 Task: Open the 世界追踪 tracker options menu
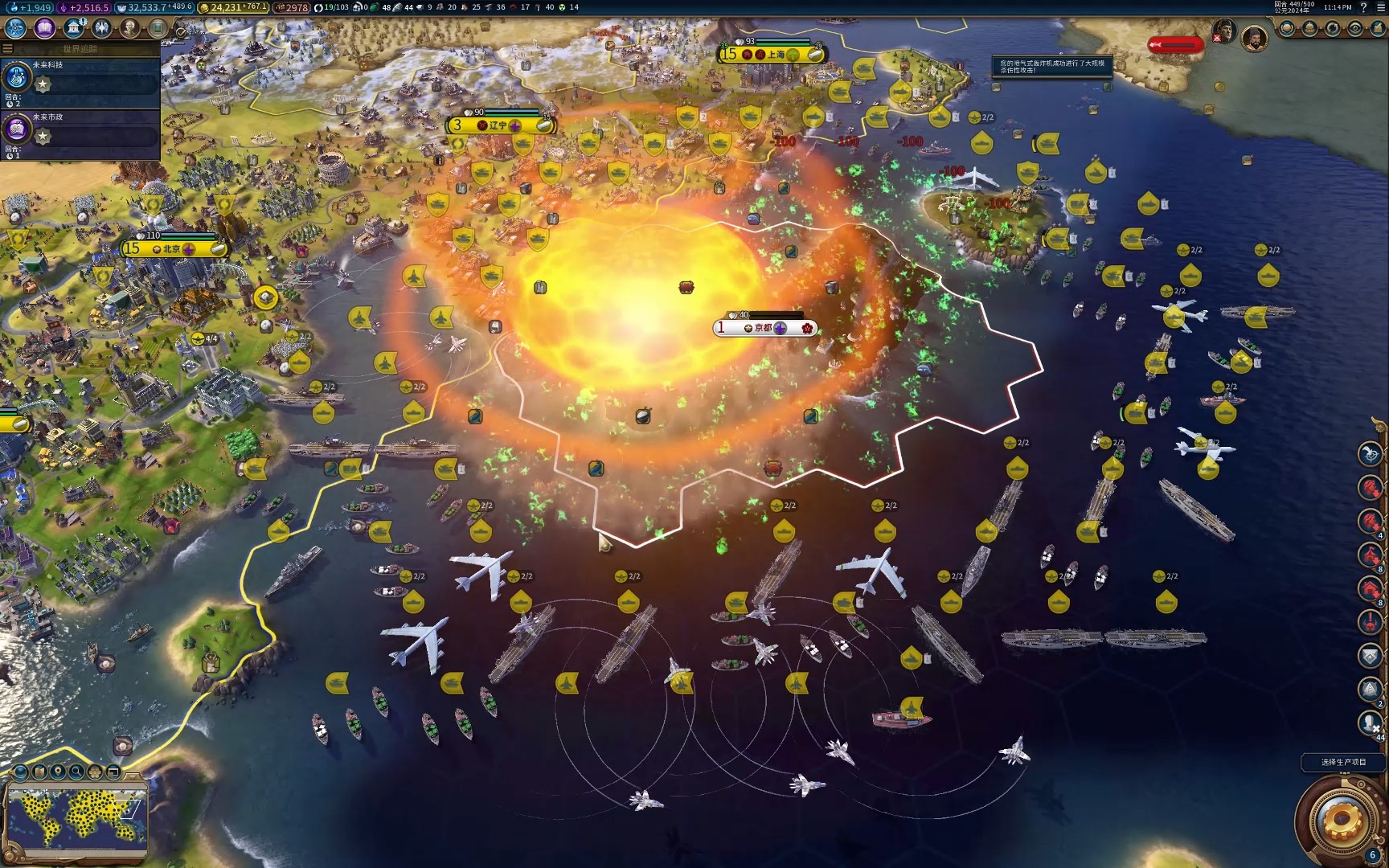click(8, 49)
